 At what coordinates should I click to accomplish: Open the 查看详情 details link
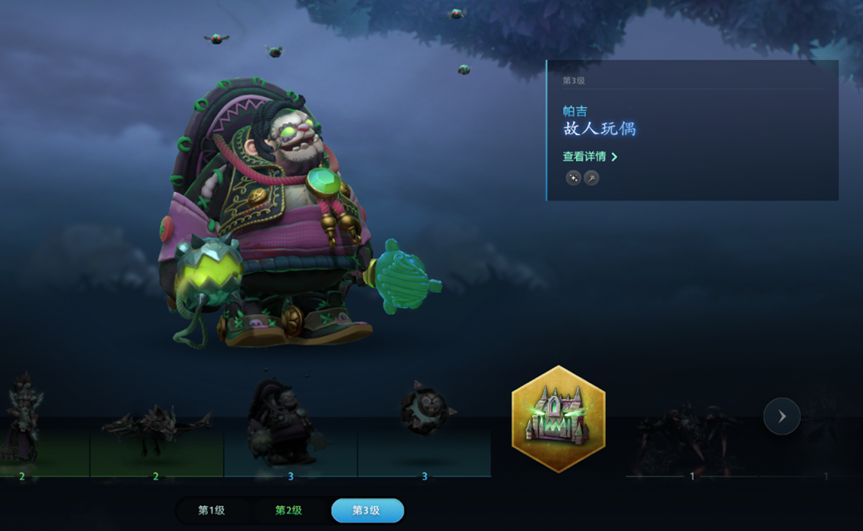(x=589, y=157)
